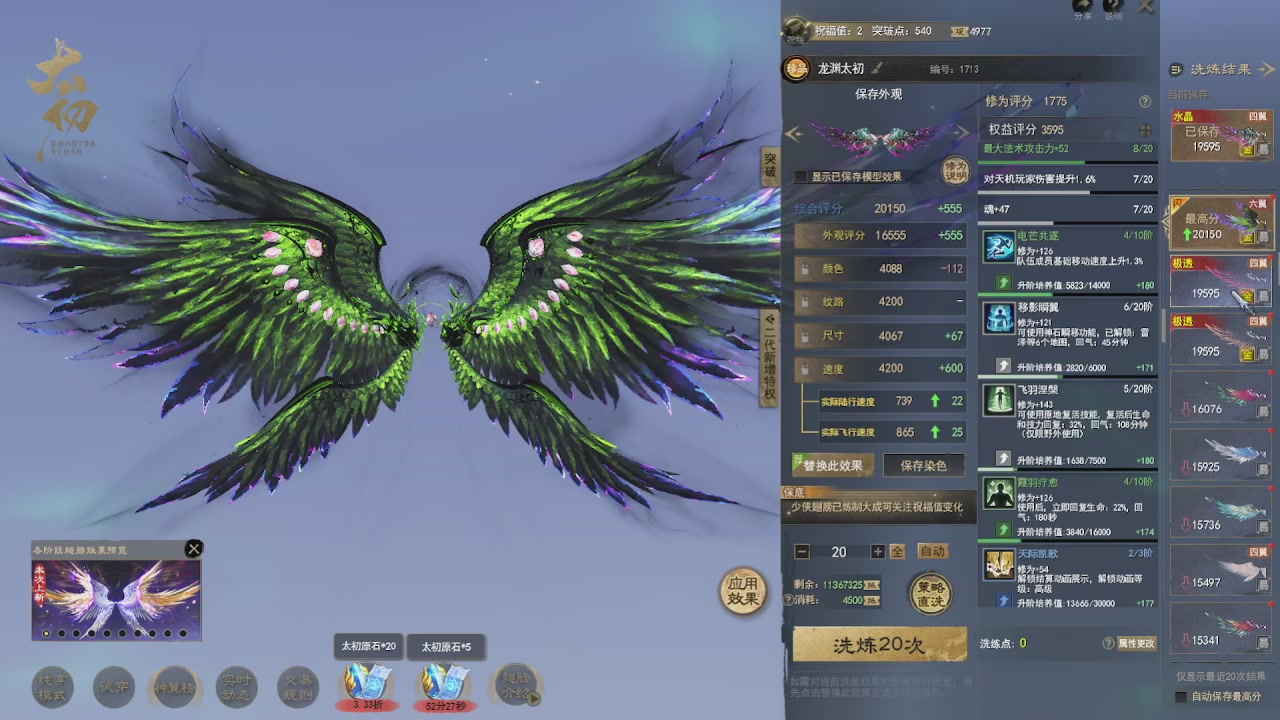Image resolution: width=1280 pixels, height=720 pixels.
Task: Tick the 显示已保存模型效果 checkbox
Action: pyautogui.click(x=801, y=177)
